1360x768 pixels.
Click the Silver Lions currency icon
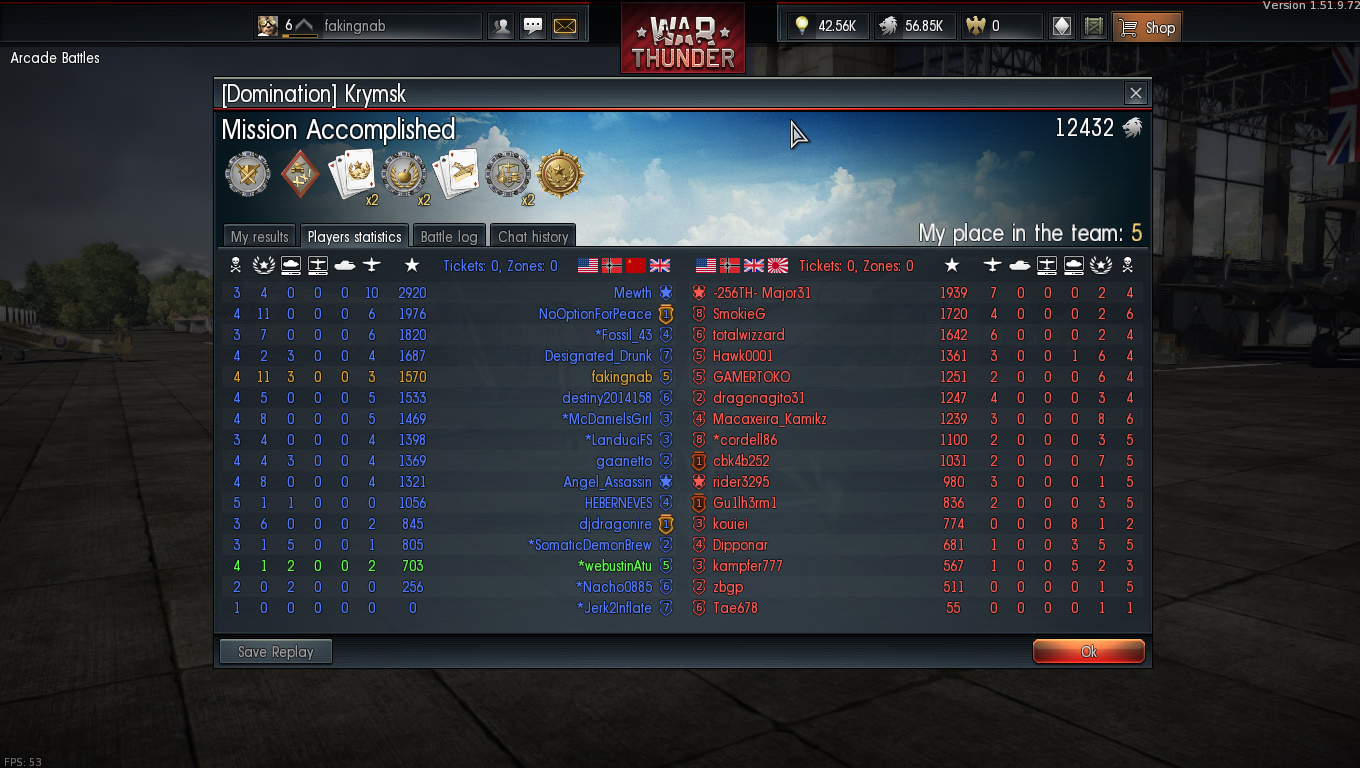click(x=886, y=25)
